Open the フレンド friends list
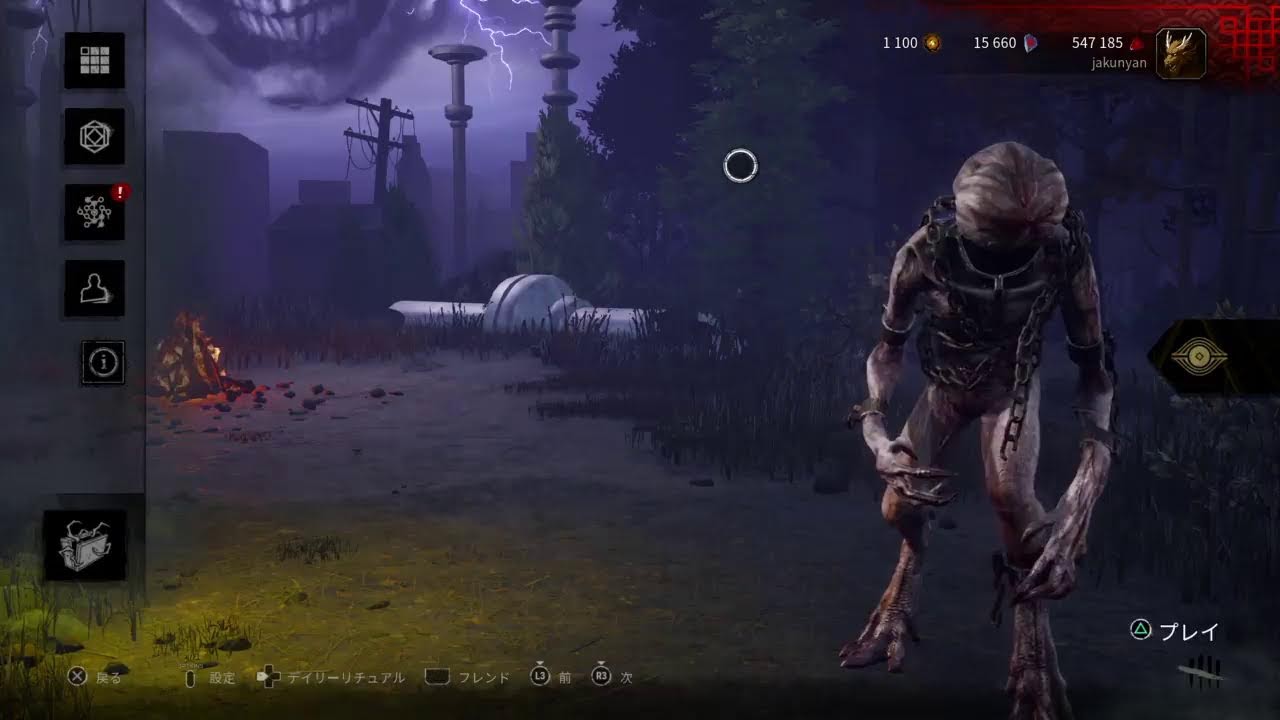 [468, 677]
